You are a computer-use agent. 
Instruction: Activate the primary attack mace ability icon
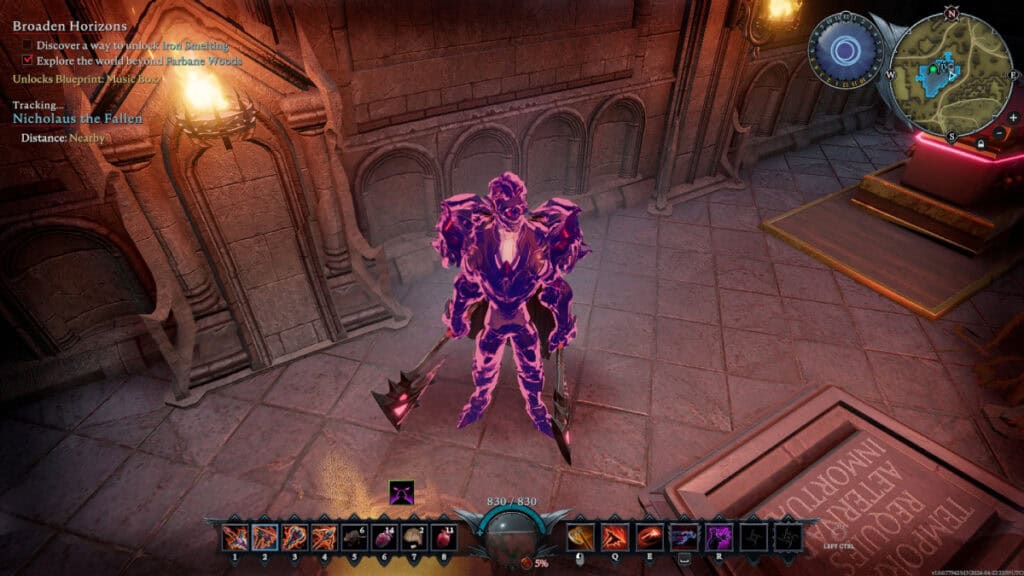tap(580, 538)
